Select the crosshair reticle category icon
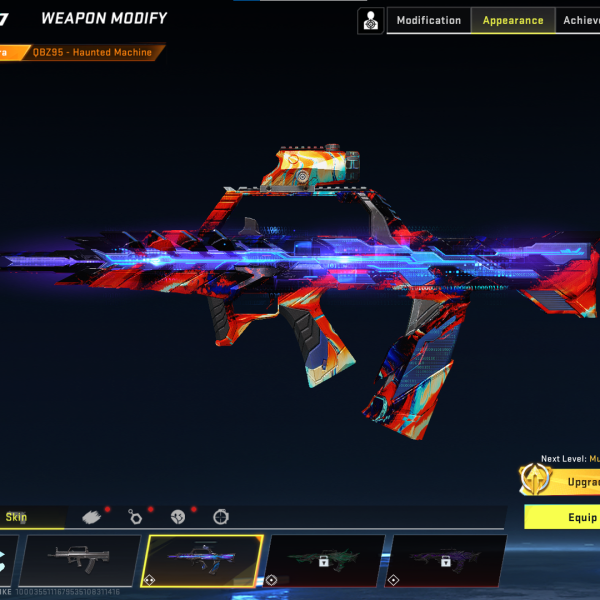Viewport: 600px width, 600px height. (221, 517)
